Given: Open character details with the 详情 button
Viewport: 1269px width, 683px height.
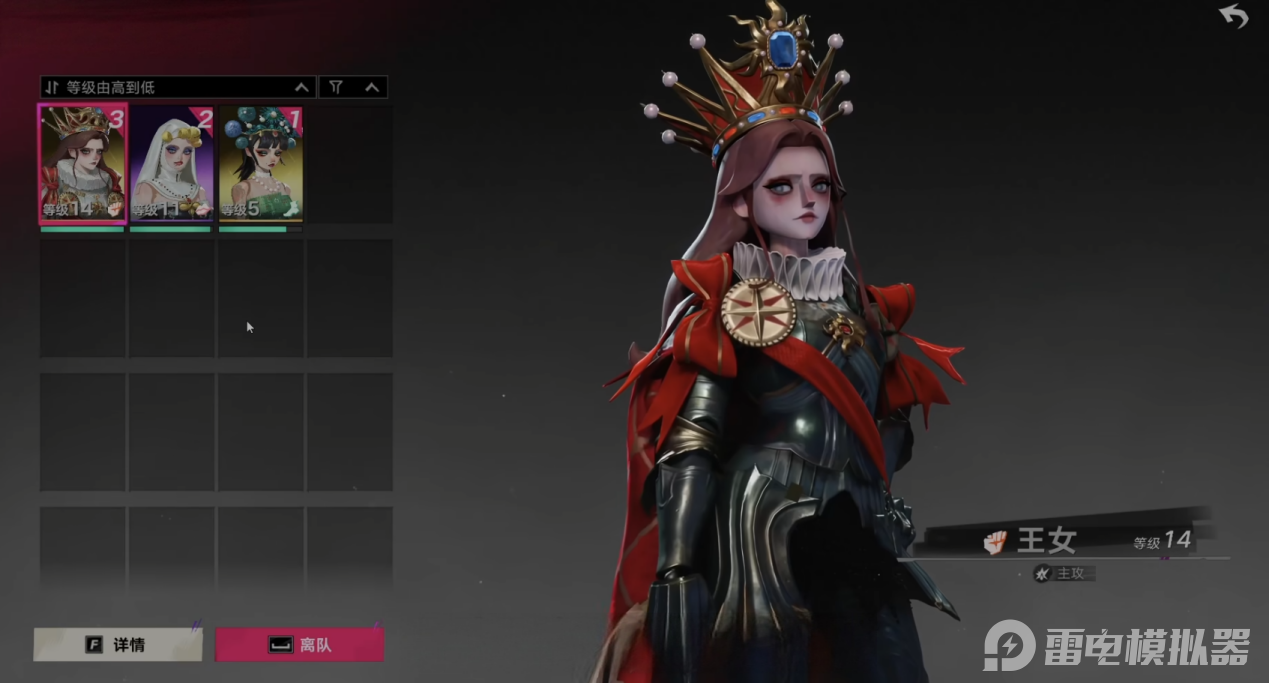Looking at the screenshot, I should click(118, 645).
